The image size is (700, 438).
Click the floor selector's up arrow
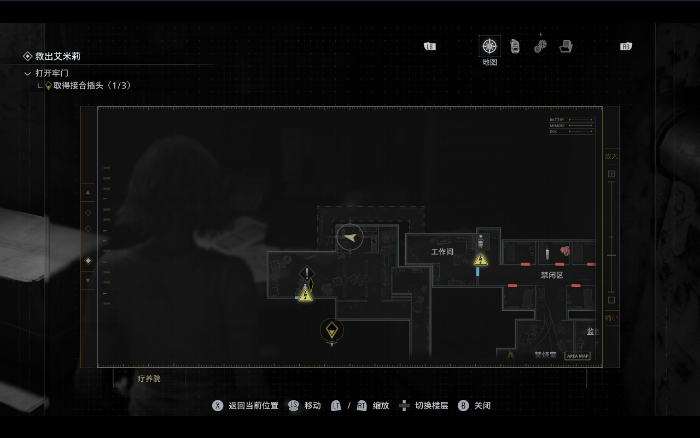point(88,191)
